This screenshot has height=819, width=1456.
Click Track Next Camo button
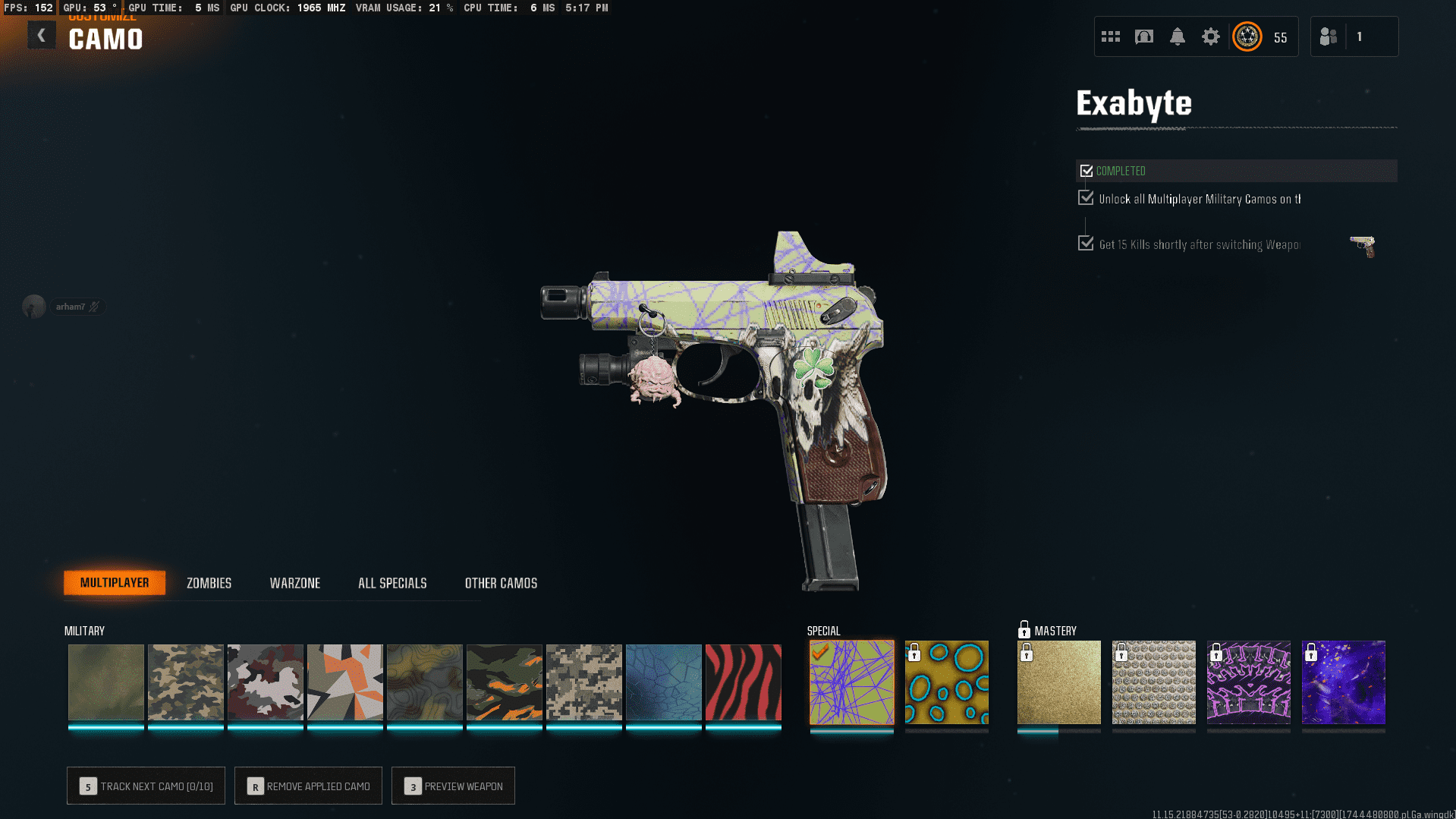click(x=146, y=786)
